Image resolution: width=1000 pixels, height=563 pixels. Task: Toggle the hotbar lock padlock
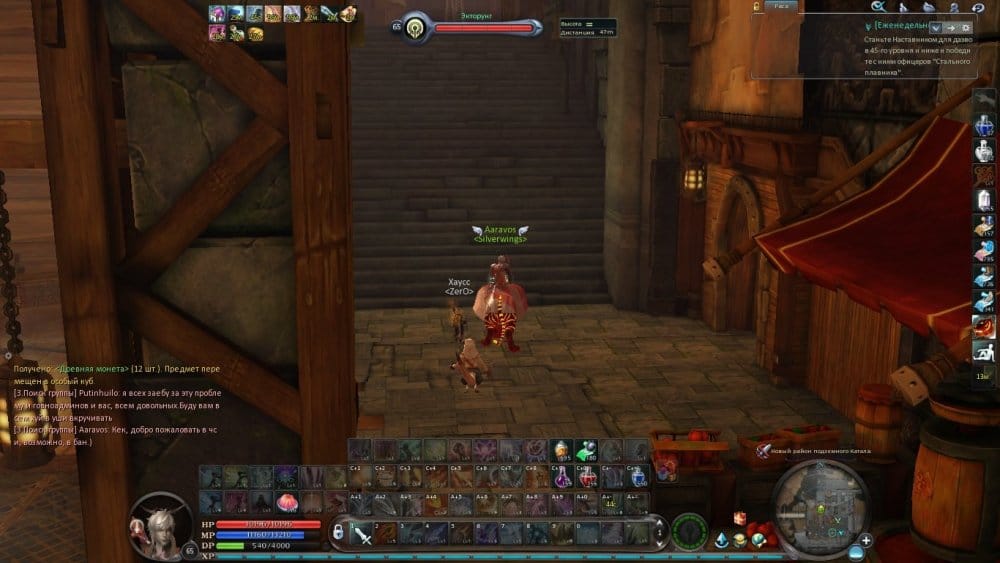338,531
